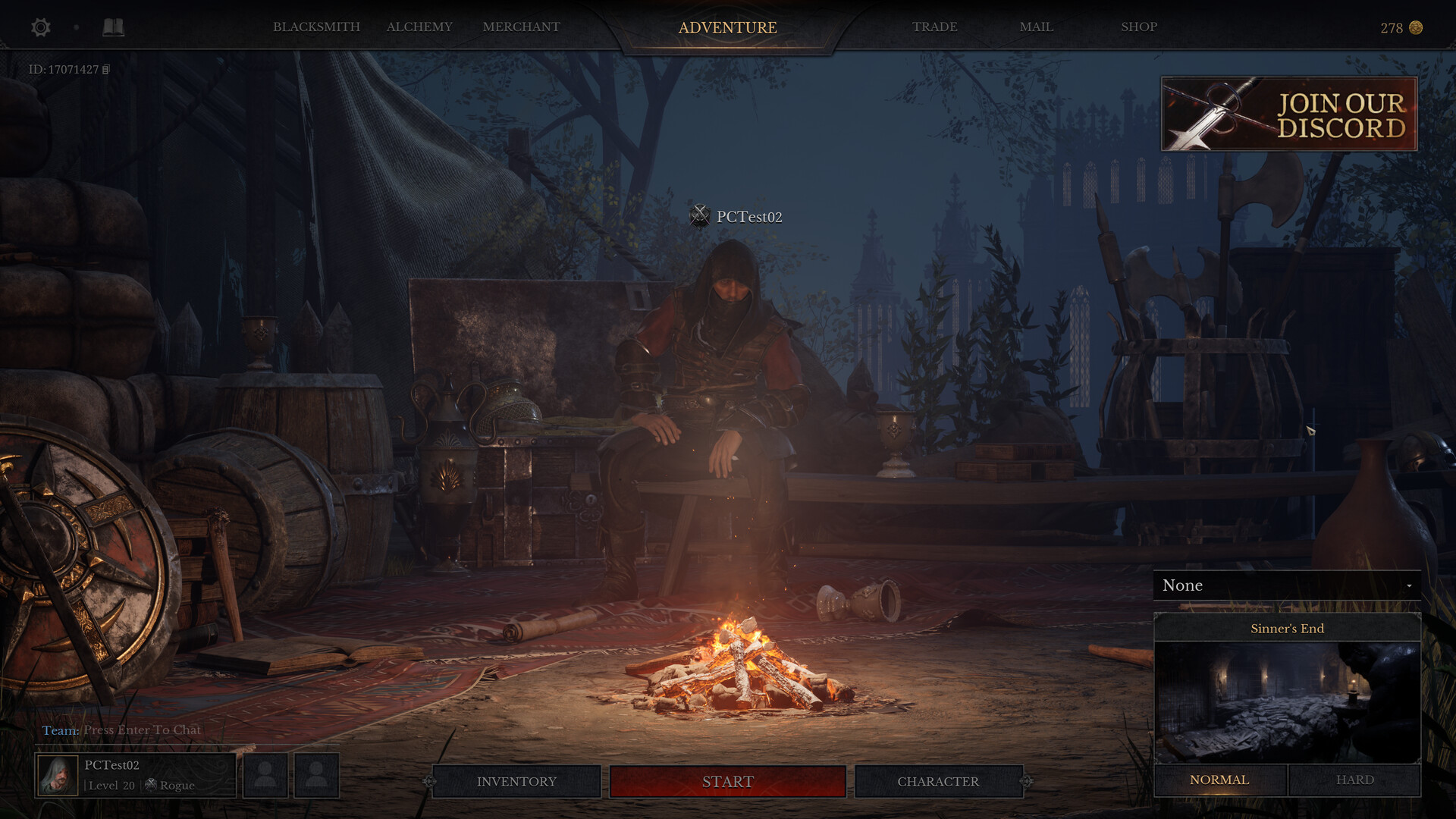Select the Adventure tab
1456x819 pixels.
tap(727, 28)
